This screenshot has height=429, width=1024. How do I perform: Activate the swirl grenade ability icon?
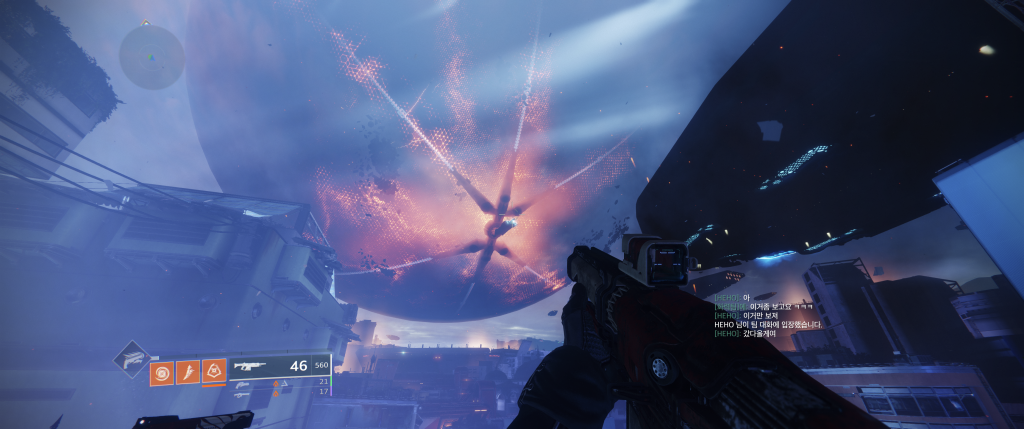161,373
